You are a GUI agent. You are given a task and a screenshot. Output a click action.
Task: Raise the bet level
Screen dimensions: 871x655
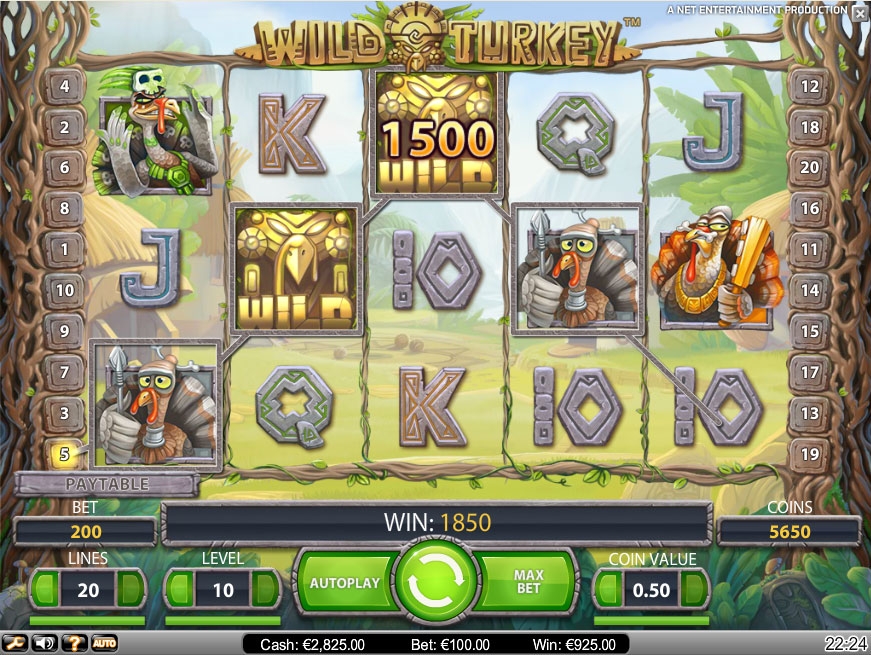pos(266,590)
